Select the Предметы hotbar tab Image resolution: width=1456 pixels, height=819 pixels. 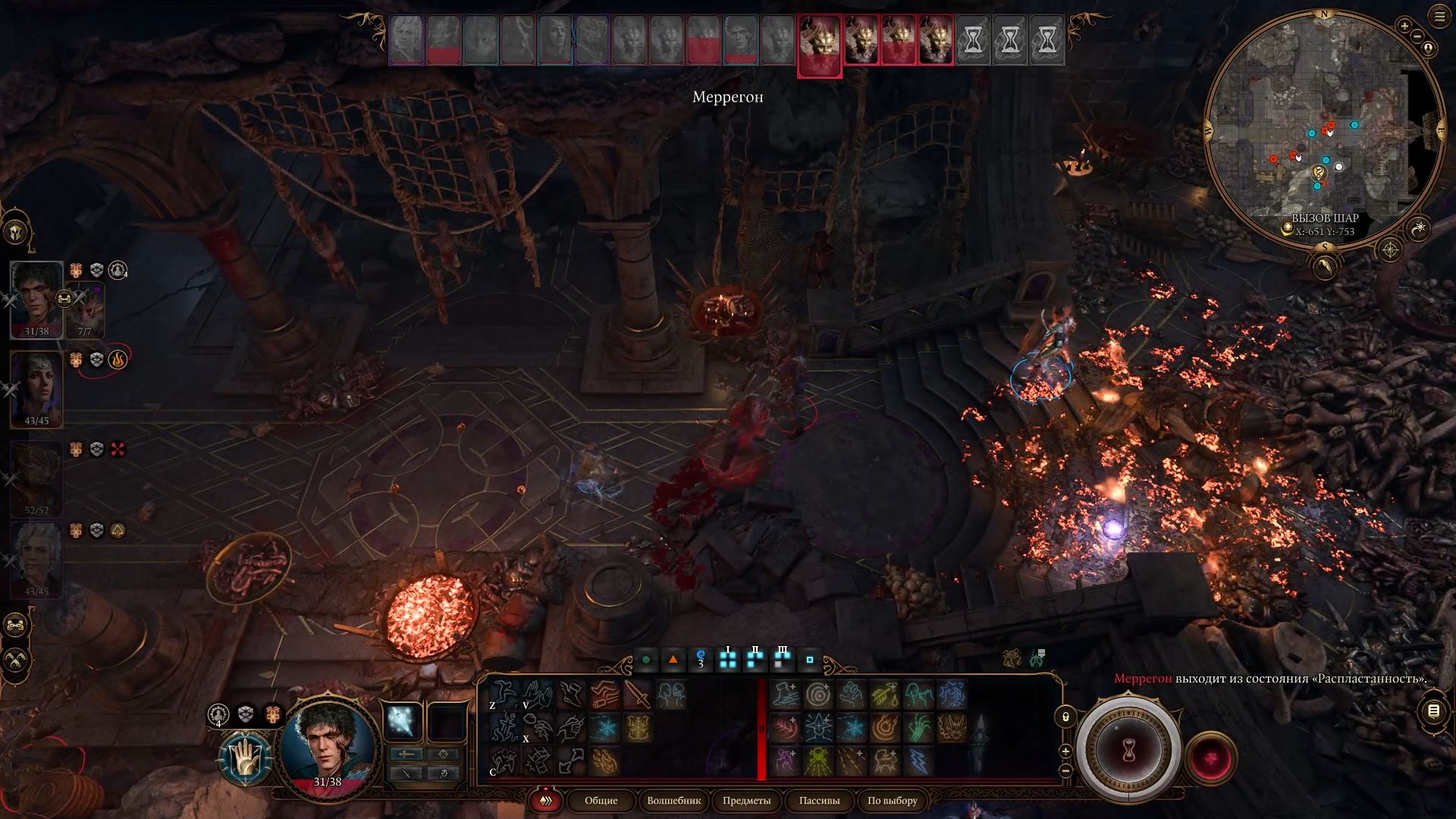click(746, 800)
